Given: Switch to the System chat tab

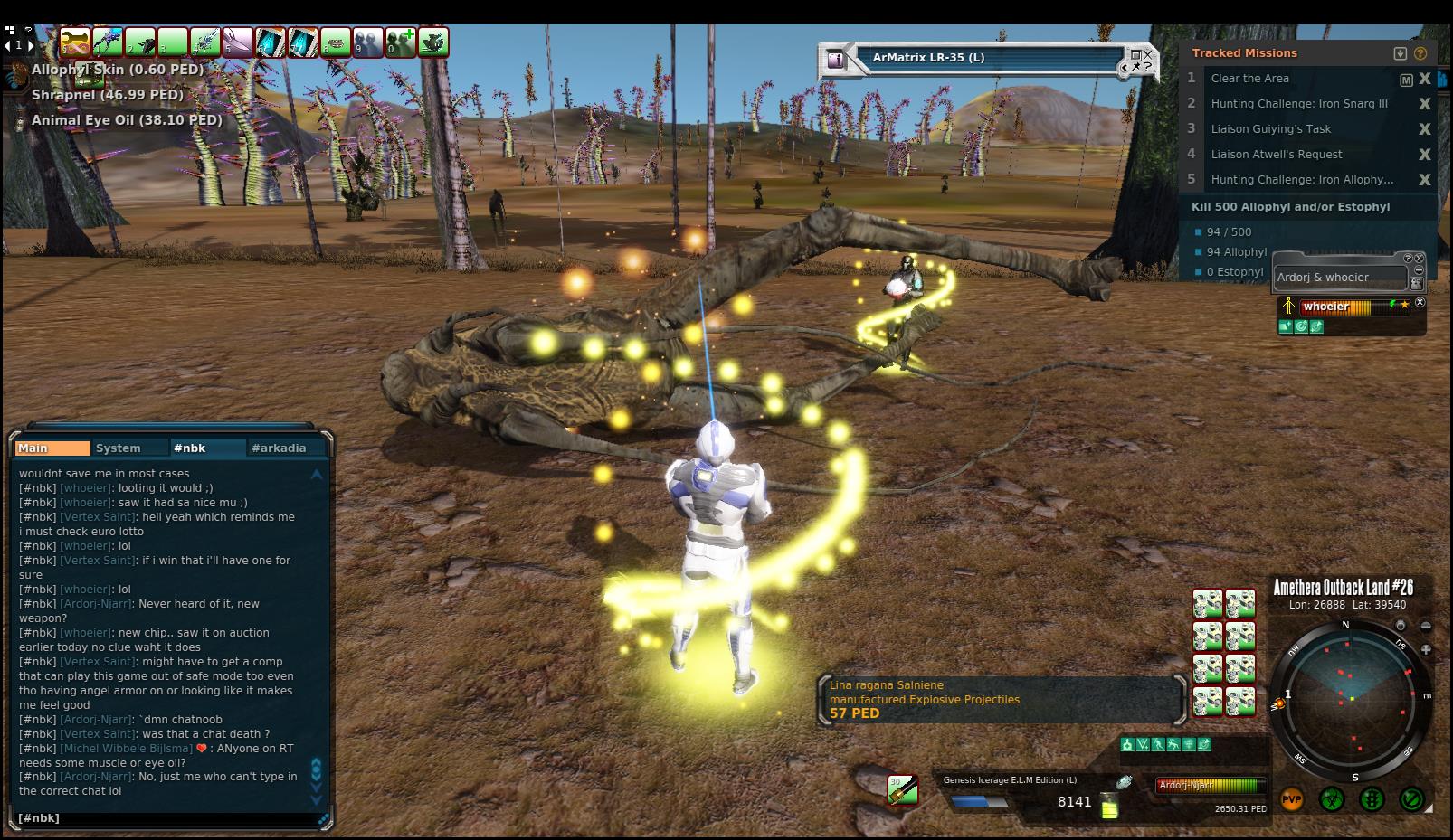Looking at the screenshot, I should [119, 448].
